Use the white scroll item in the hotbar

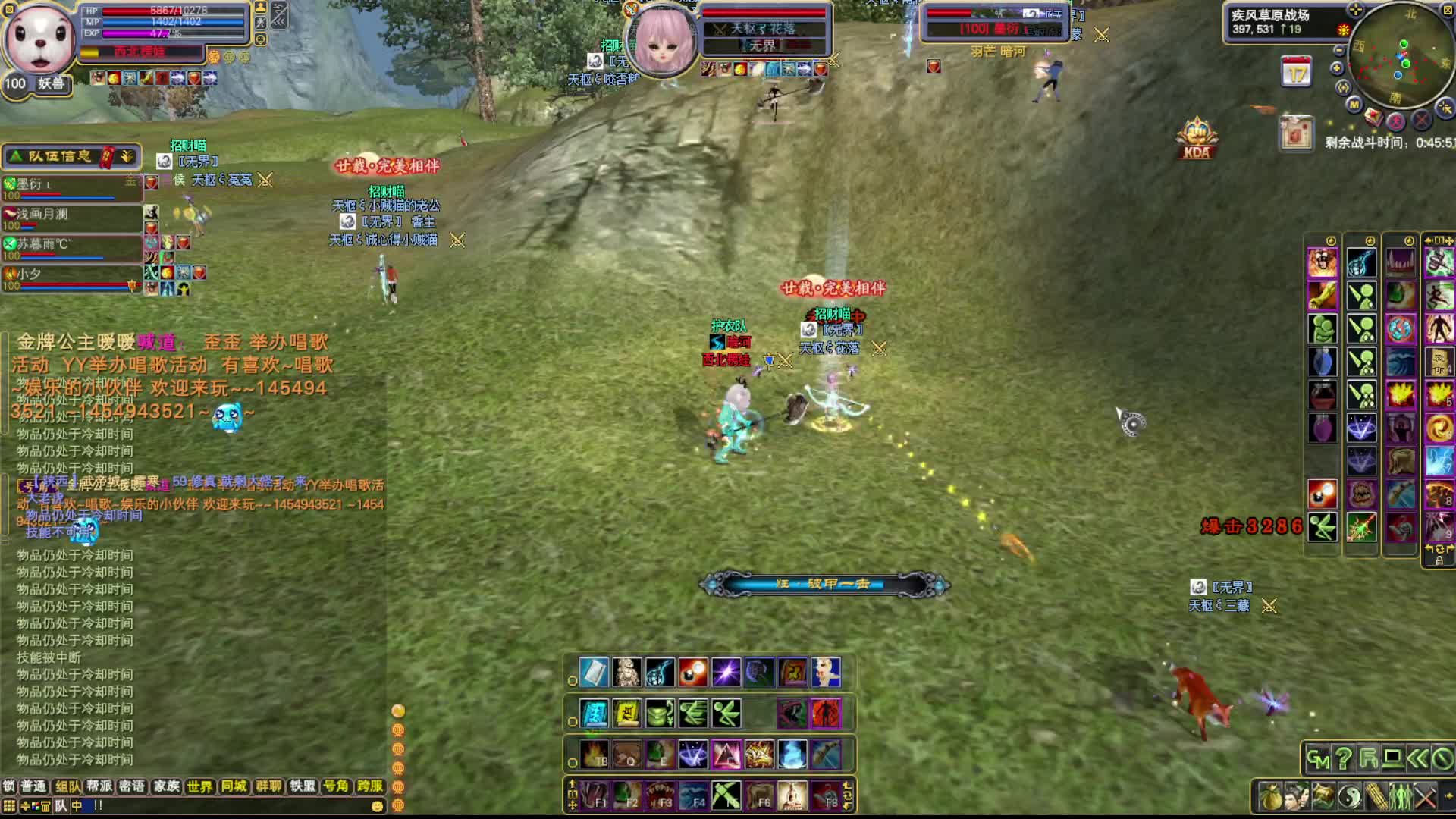594,673
